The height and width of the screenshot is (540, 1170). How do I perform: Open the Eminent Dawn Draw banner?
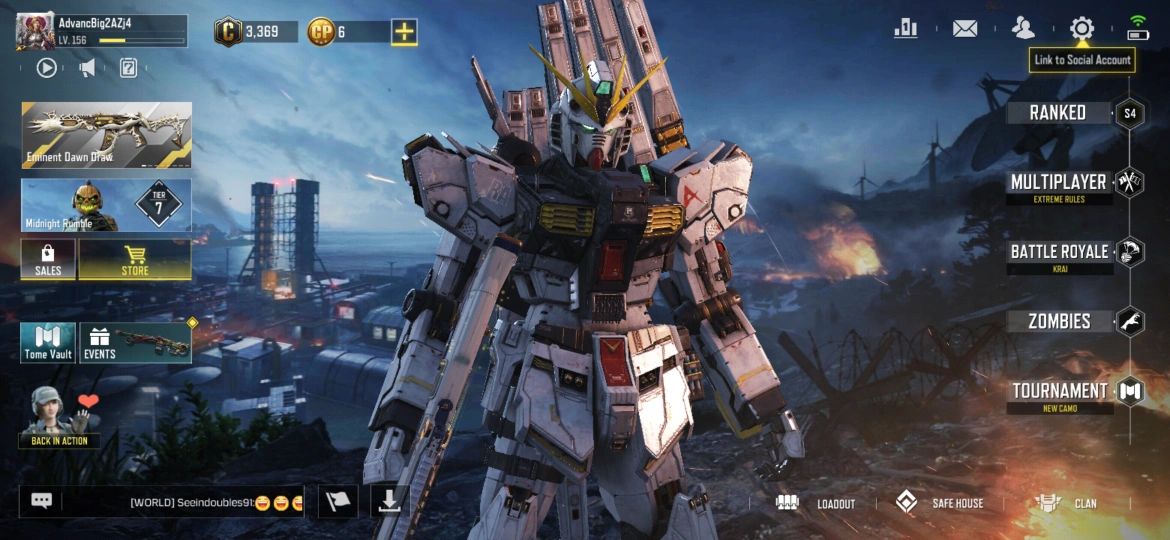(x=106, y=134)
